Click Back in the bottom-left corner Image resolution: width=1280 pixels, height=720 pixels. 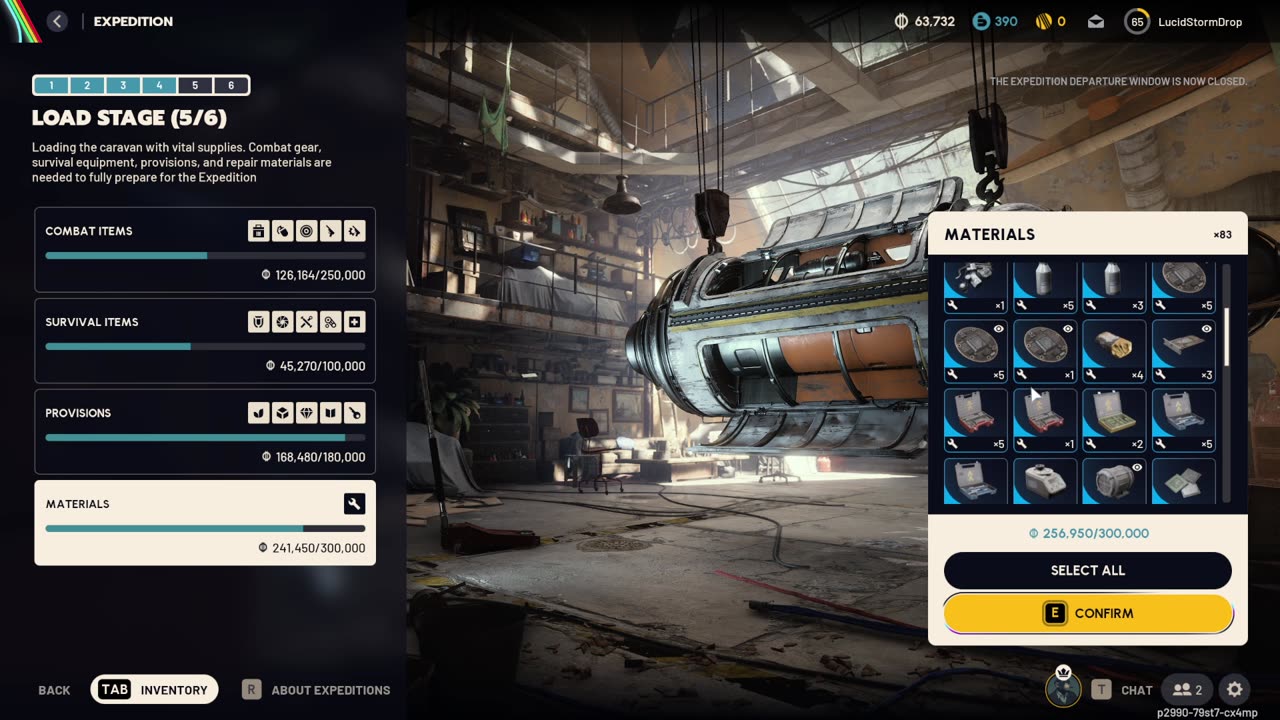(54, 690)
